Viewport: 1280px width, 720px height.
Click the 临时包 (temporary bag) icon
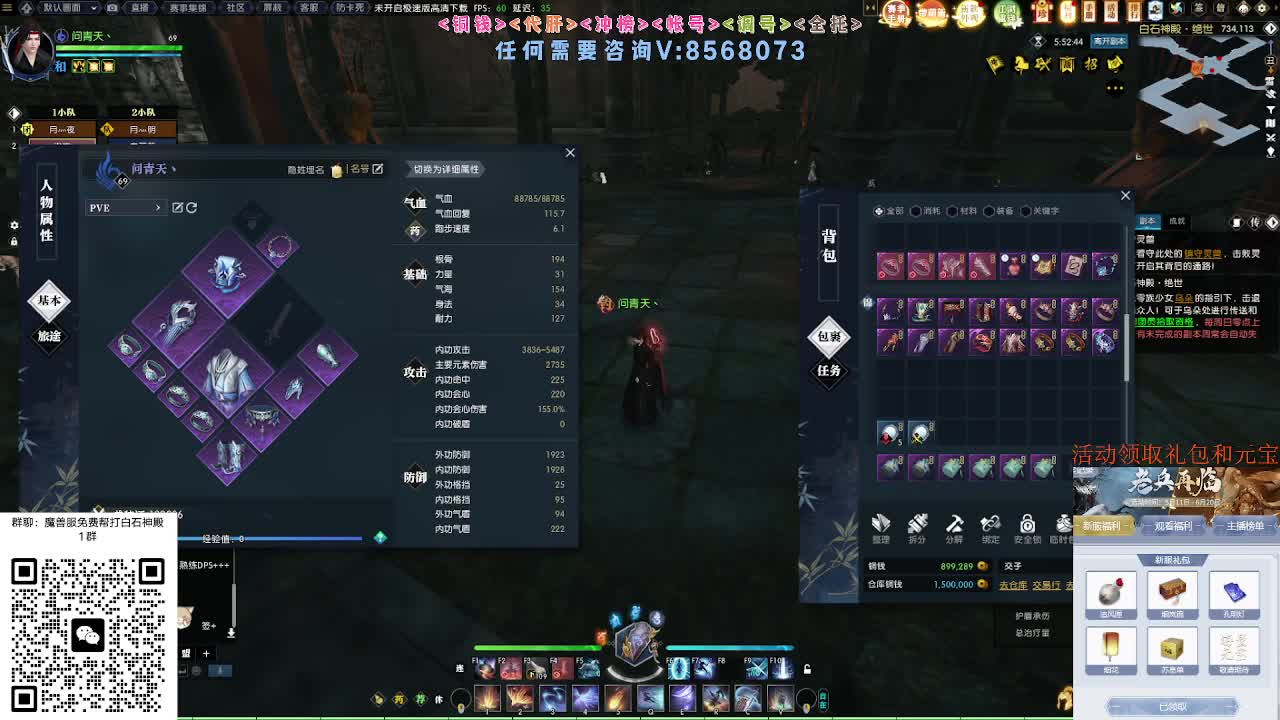[1062, 525]
